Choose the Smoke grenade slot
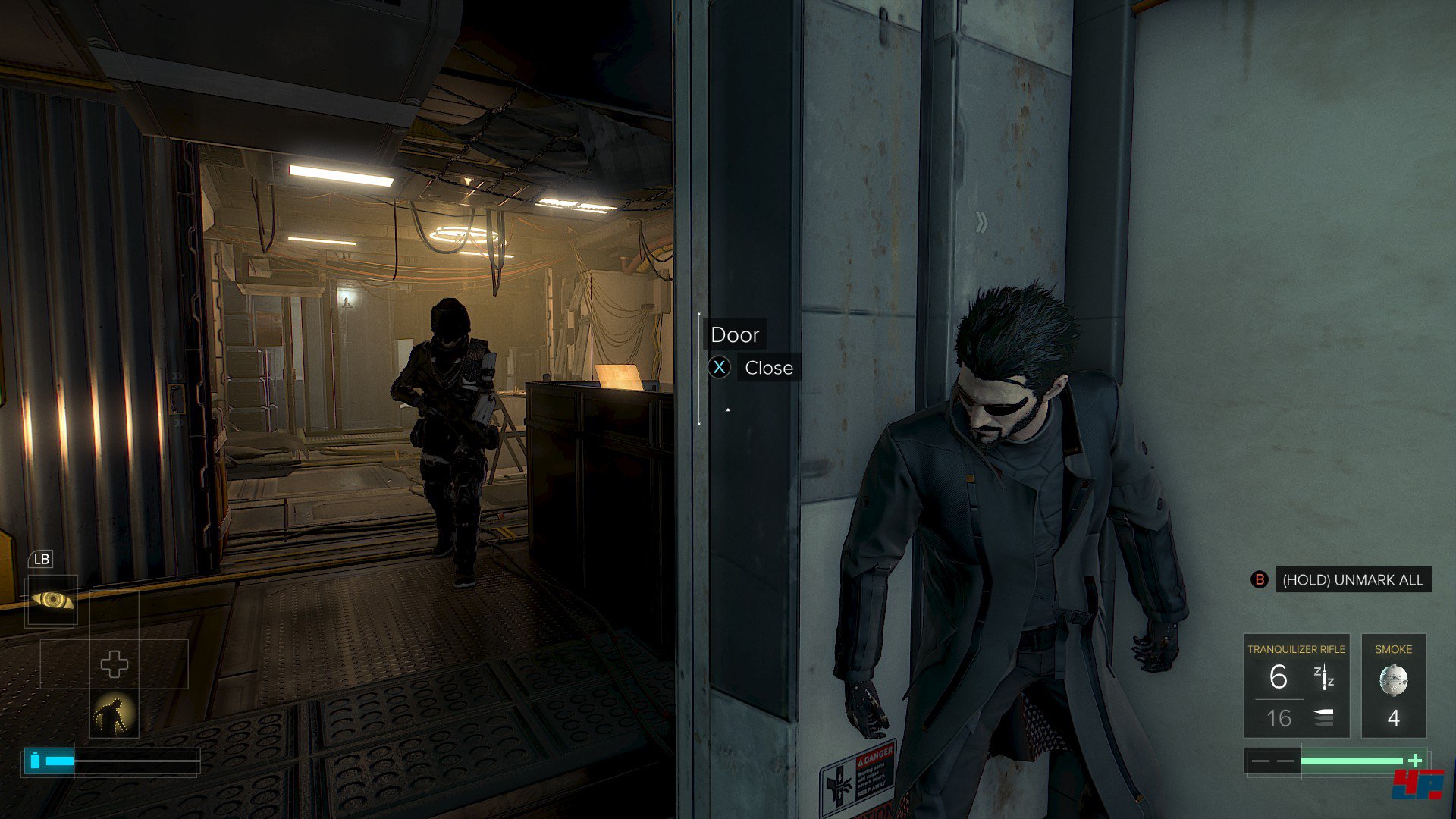The height and width of the screenshot is (819, 1456). pos(1393,686)
